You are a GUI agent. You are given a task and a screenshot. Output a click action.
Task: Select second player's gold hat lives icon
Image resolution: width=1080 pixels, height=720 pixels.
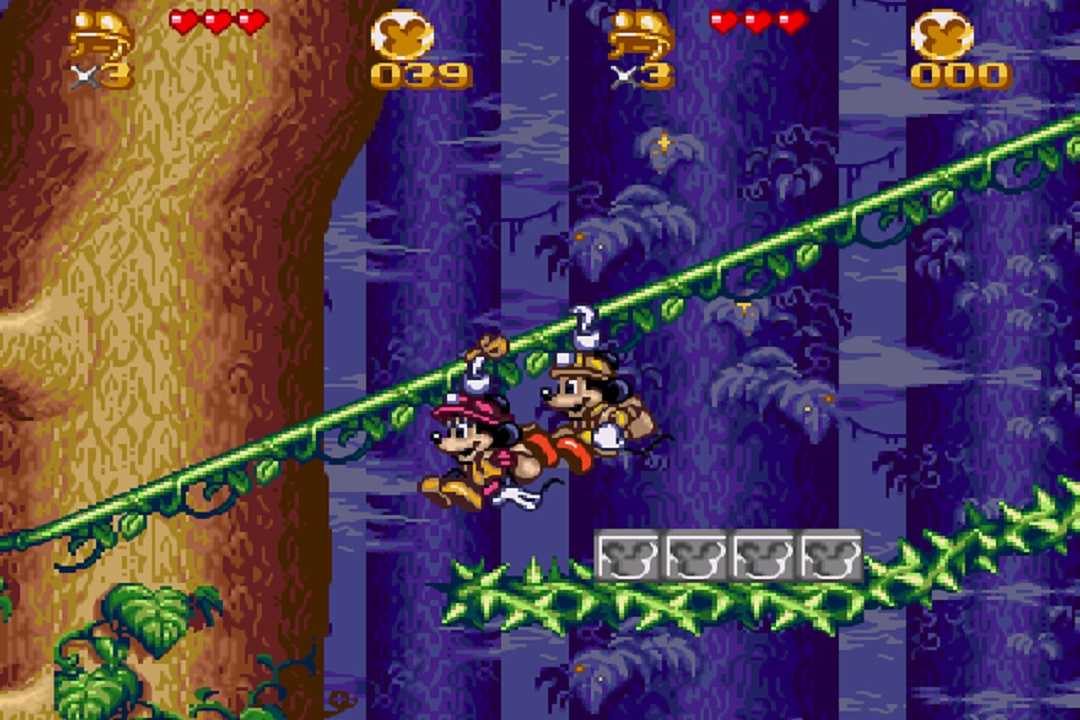pos(641,37)
